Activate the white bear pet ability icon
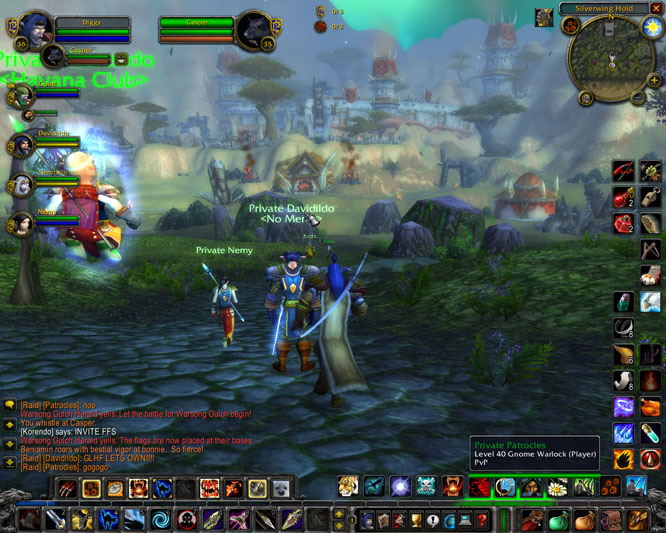This screenshot has height=533, width=666. tap(282, 488)
